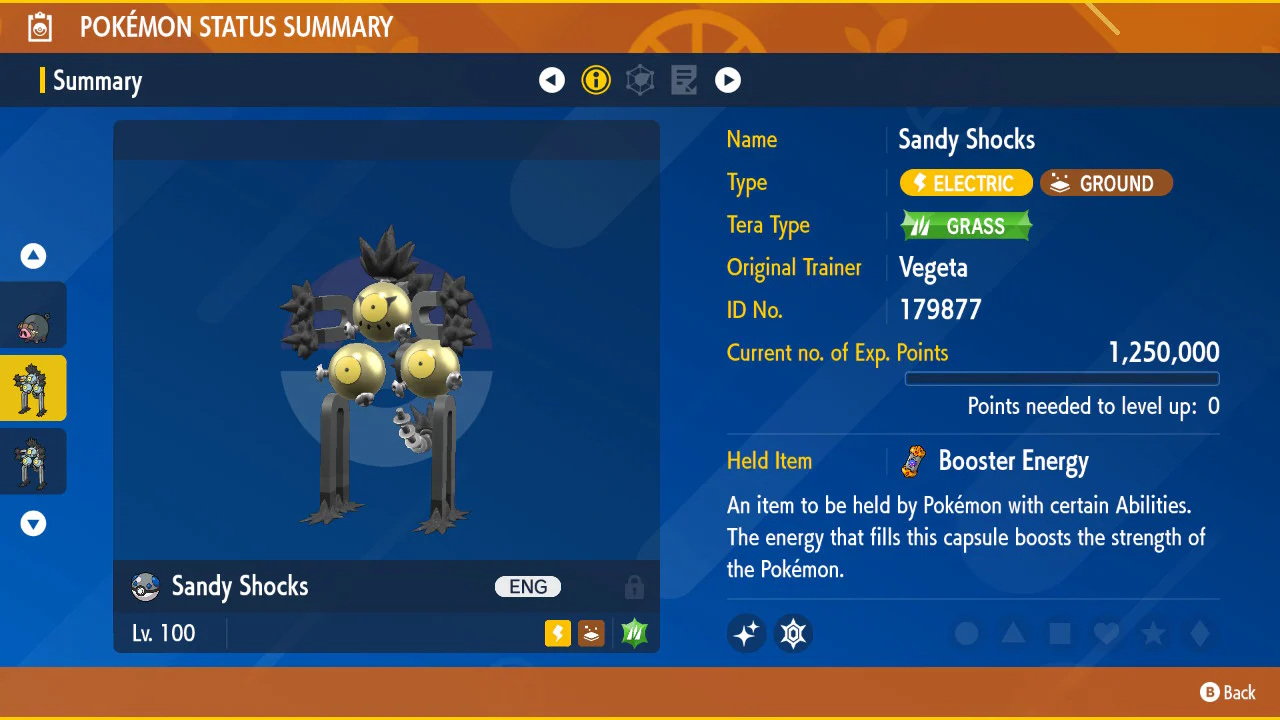
Task: Toggle the triangle marking
Action: (x=1013, y=633)
